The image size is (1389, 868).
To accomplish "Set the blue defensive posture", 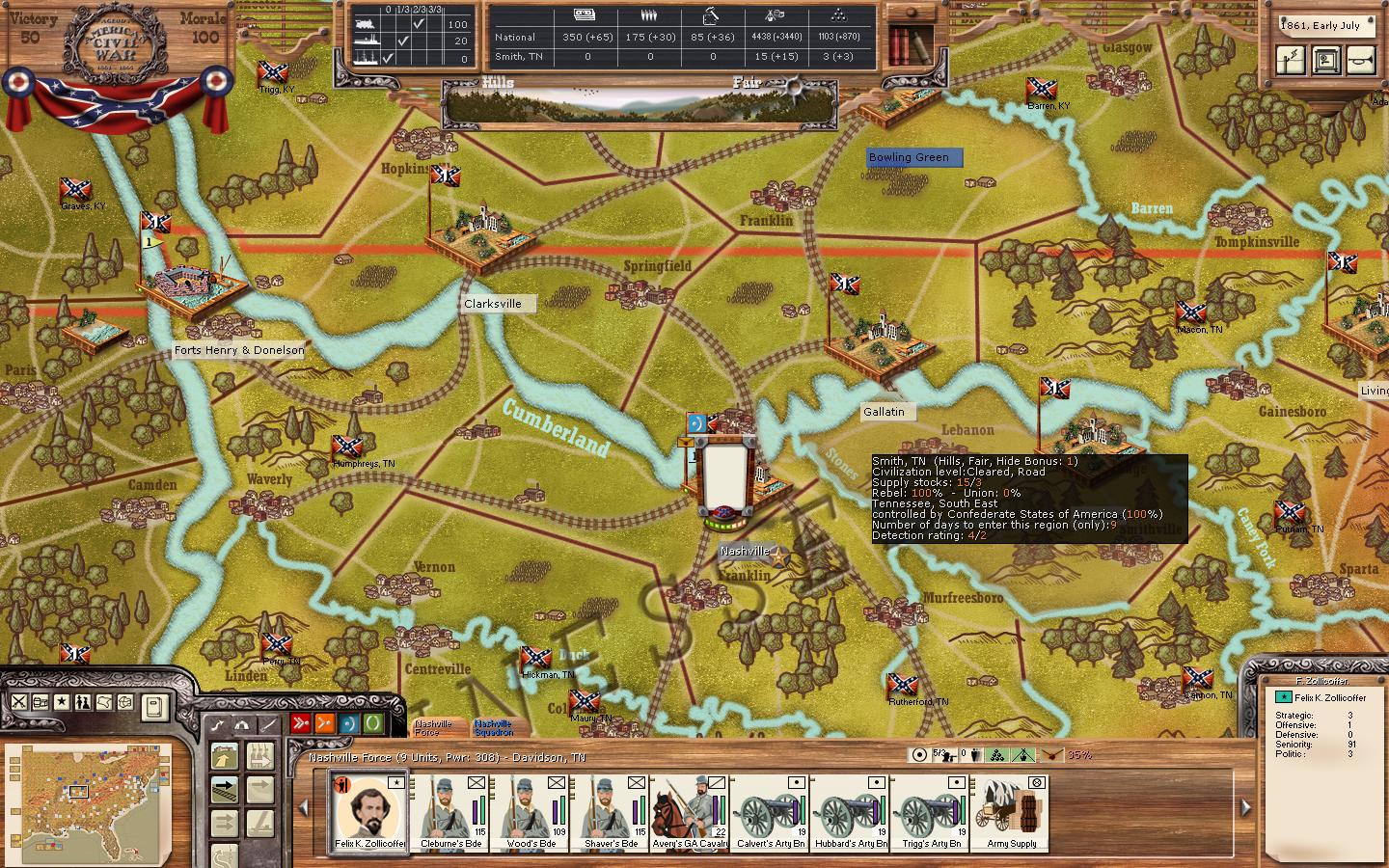I will click(348, 722).
